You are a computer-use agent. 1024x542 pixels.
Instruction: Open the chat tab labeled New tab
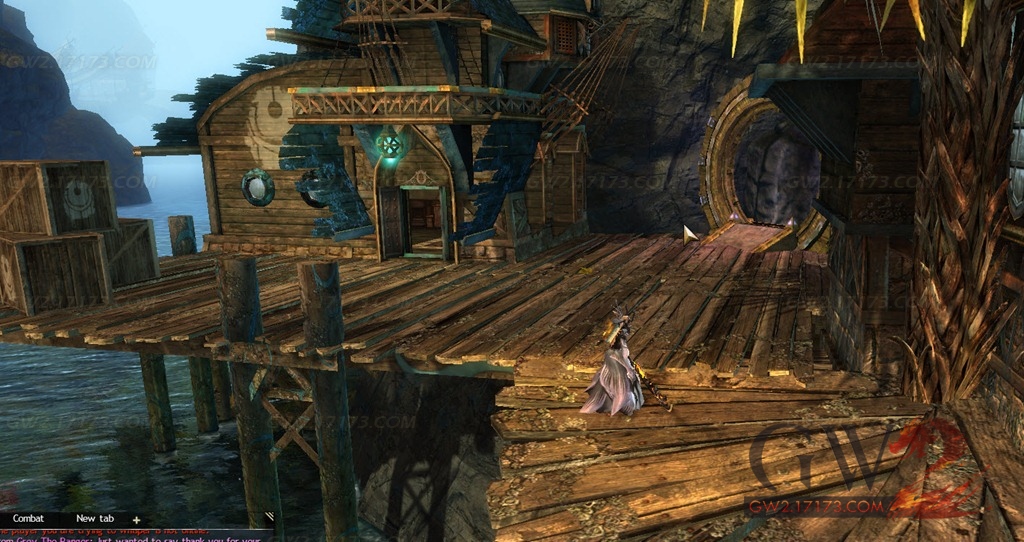click(x=95, y=519)
